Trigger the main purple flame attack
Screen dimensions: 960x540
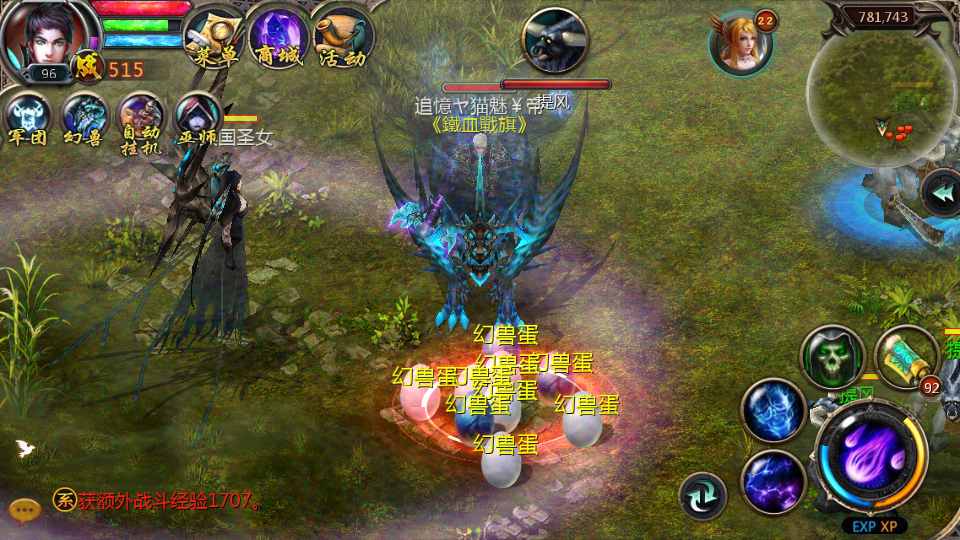tap(870, 461)
